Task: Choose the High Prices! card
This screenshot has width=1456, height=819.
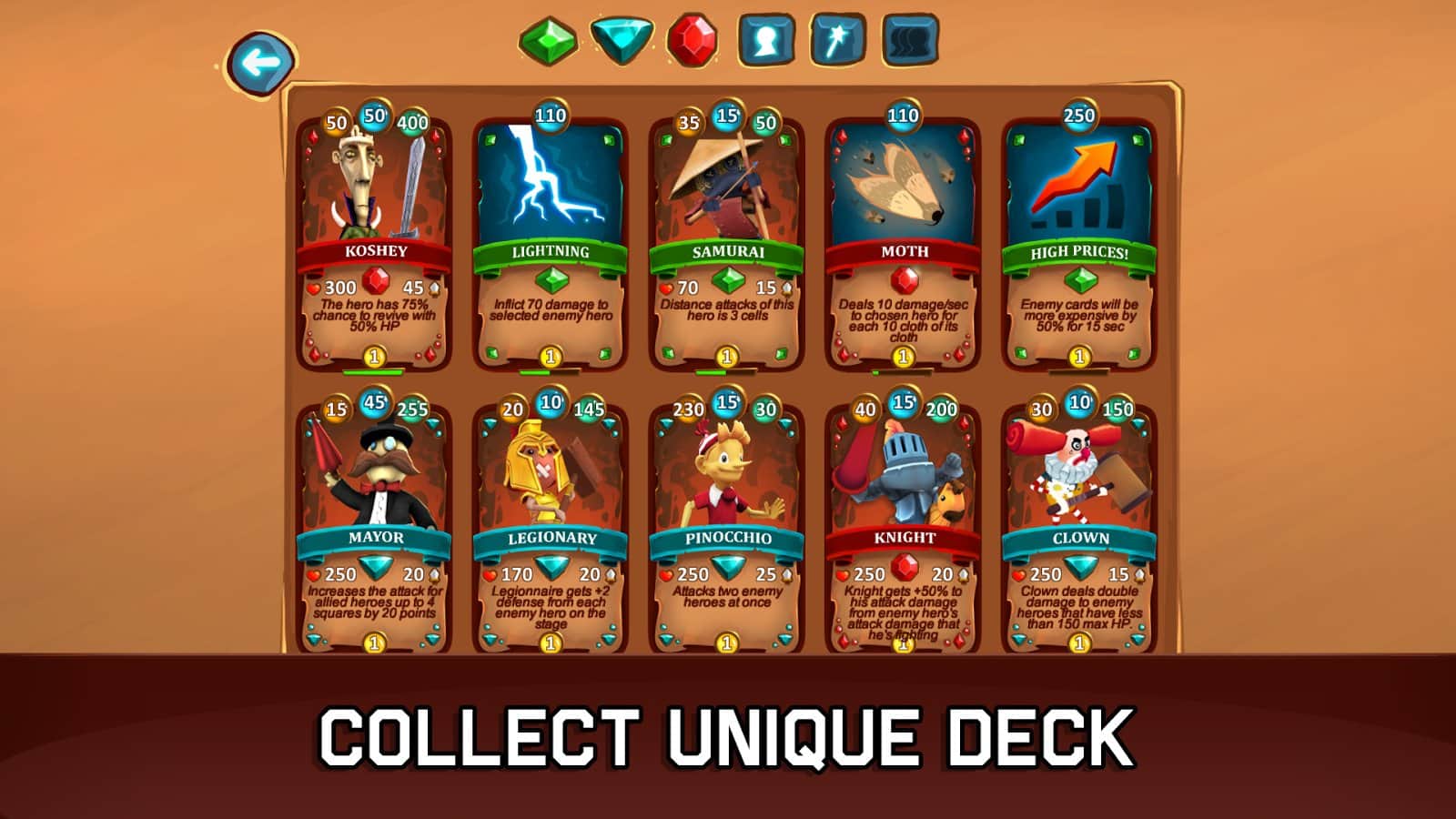Action: click(x=1079, y=241)
